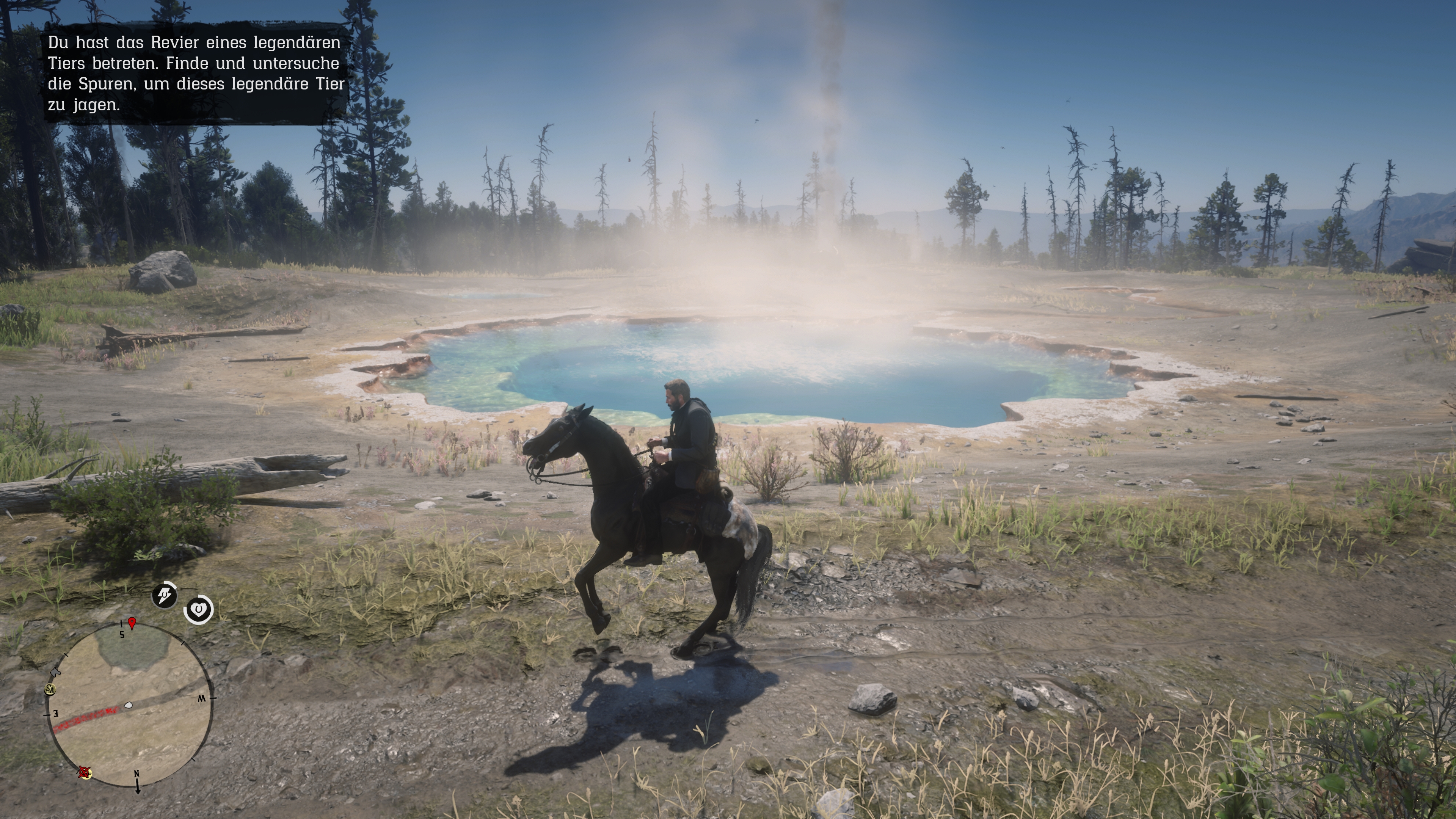The height and width of the screenshot is (819, 1456).
Task: Select the yellow SA legendary animal minimap icon
Action: click(50, 690)
